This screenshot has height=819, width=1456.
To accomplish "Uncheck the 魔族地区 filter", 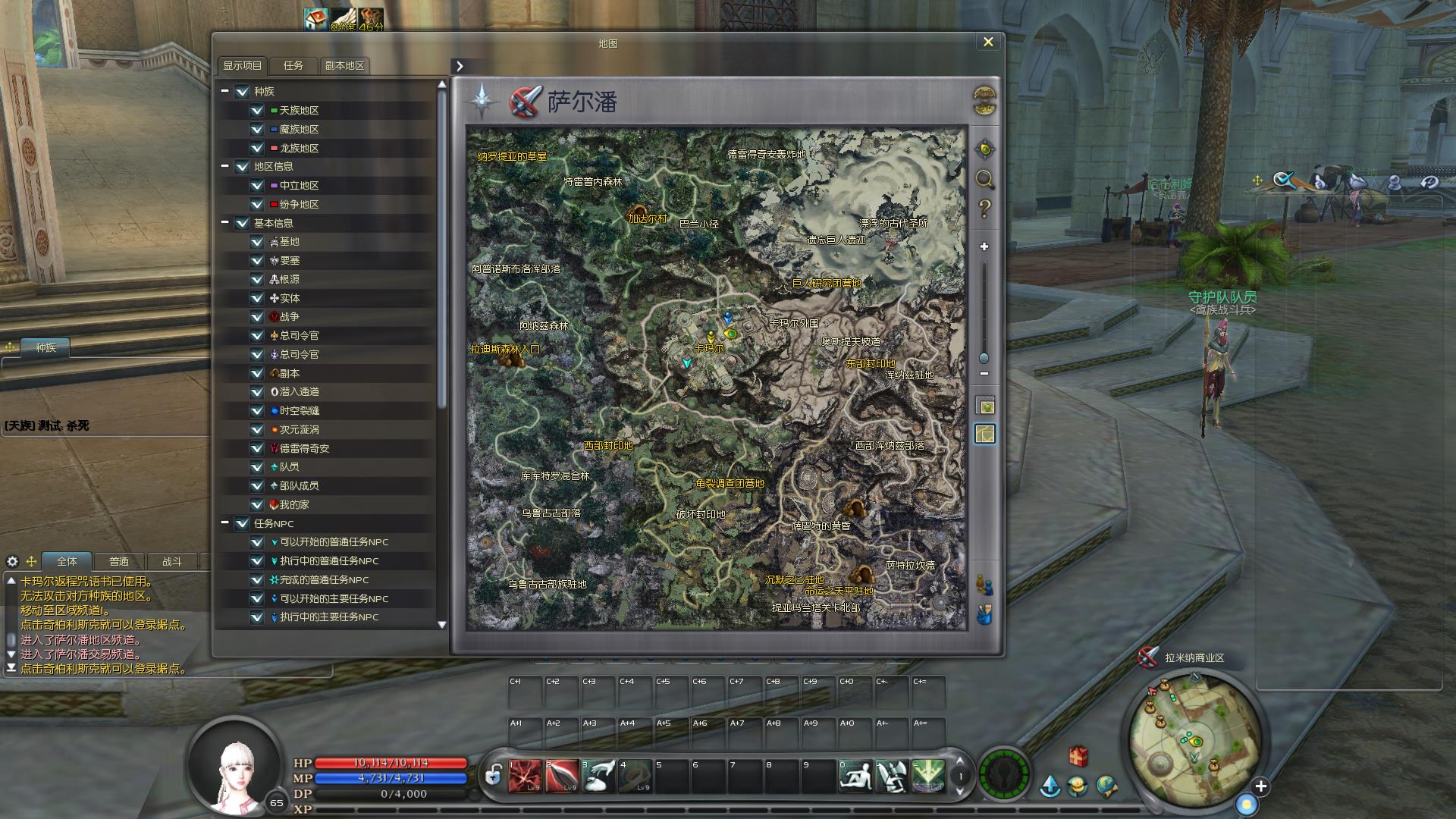I will click(x=257, y=130).
